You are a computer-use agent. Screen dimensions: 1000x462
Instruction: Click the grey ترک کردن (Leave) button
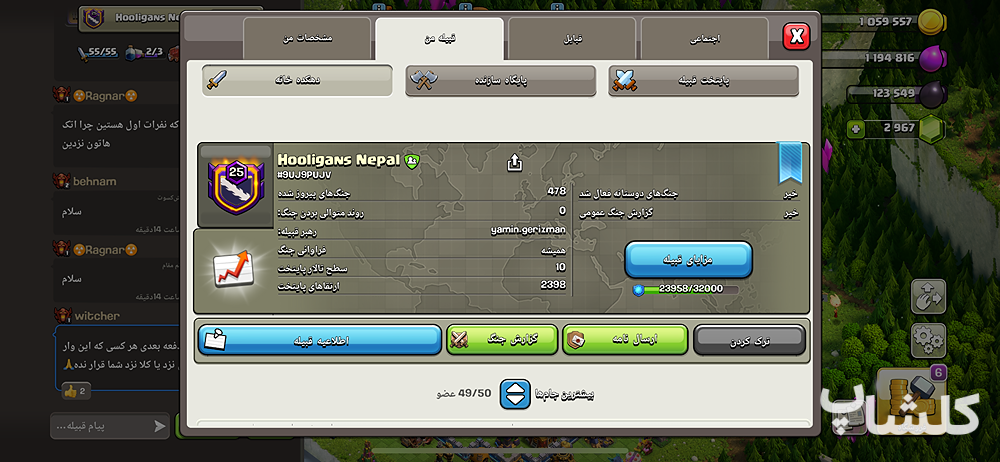pos(749,340)
